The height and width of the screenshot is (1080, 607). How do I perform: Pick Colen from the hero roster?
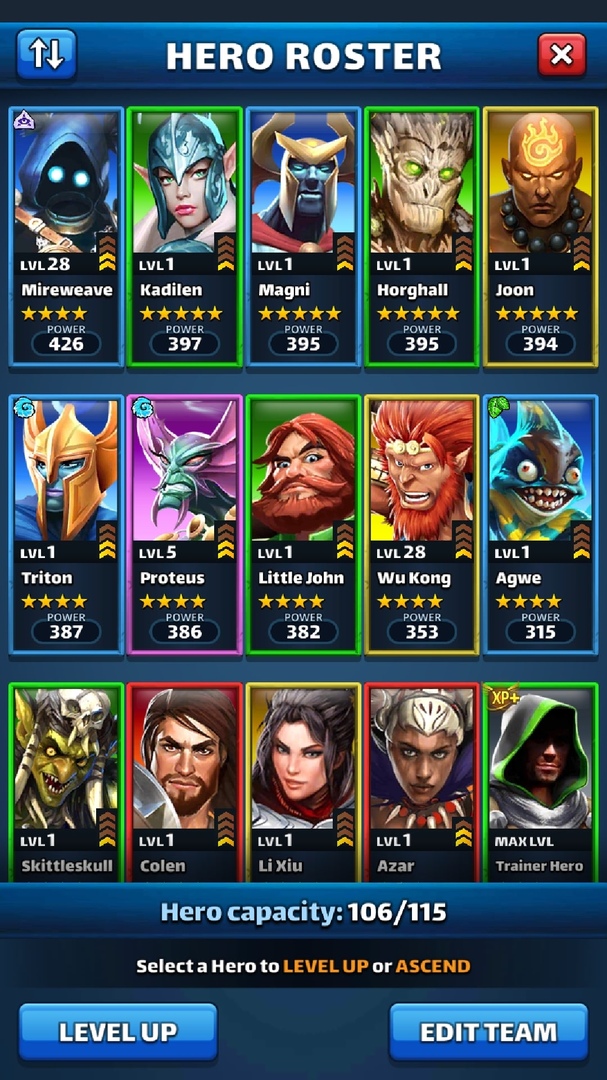[x=184, y=782]
